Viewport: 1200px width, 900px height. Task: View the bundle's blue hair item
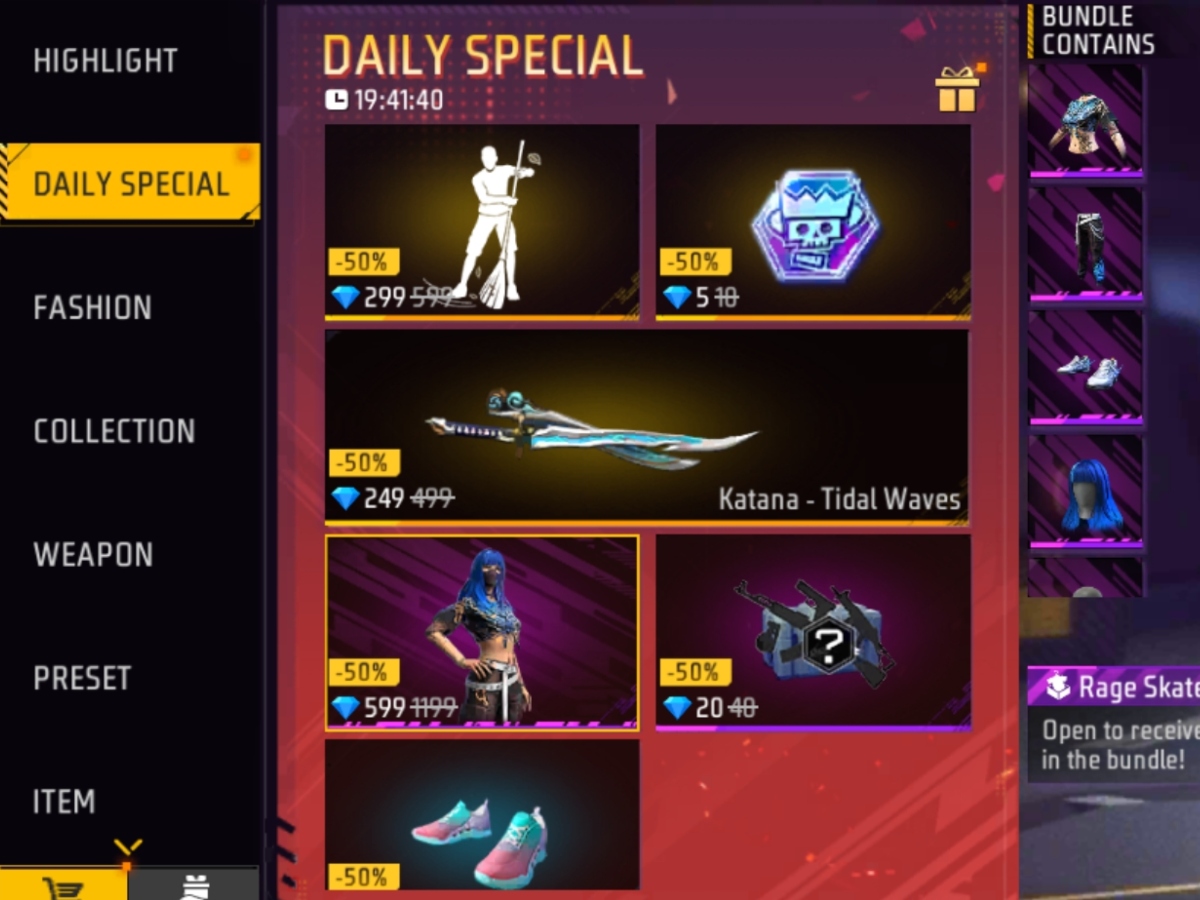click(x=1086, y=491)
